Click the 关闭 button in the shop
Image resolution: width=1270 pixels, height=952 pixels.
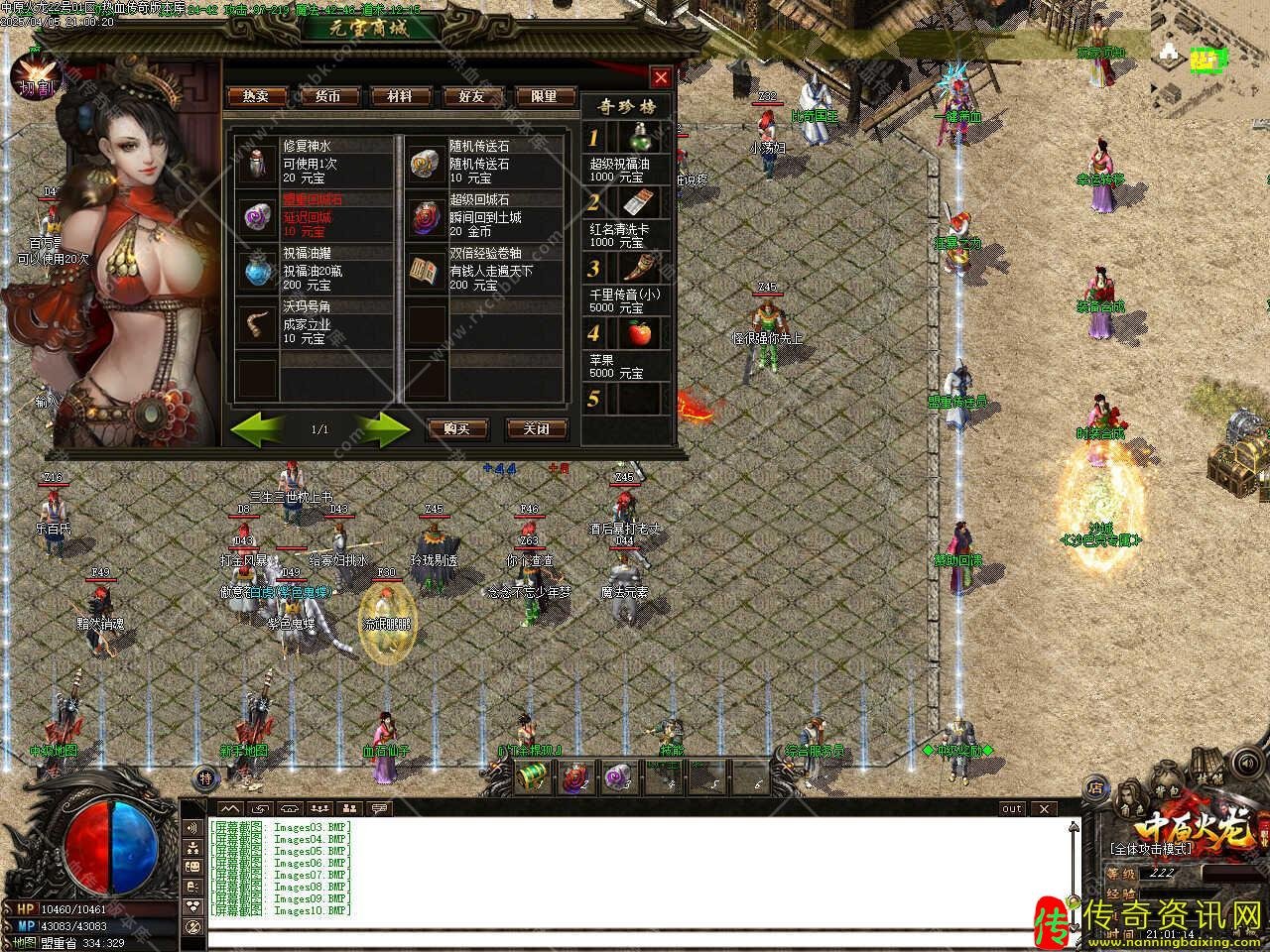click(x=536, y=428)
